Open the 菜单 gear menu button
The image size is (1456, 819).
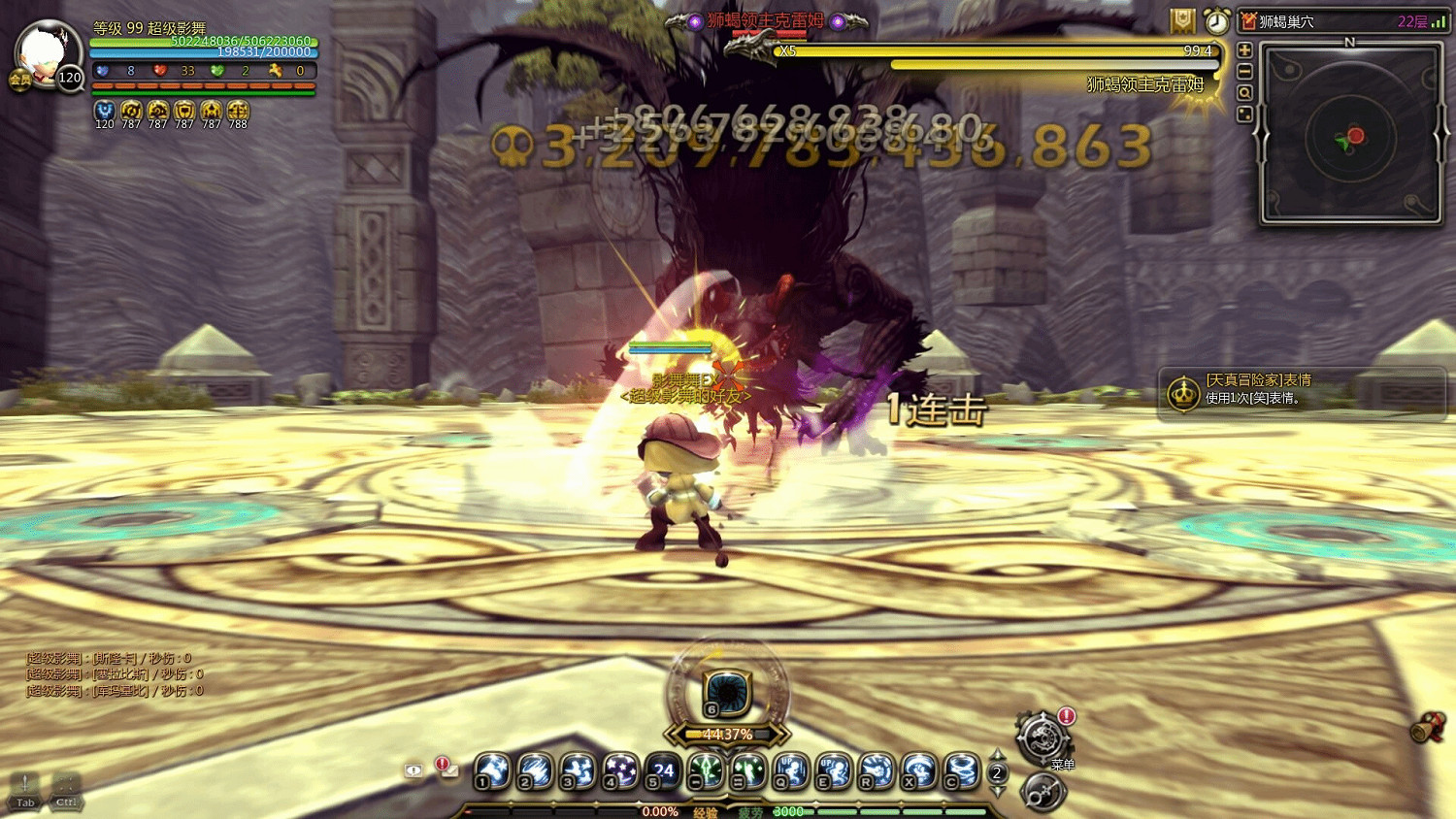point(1042,737)
